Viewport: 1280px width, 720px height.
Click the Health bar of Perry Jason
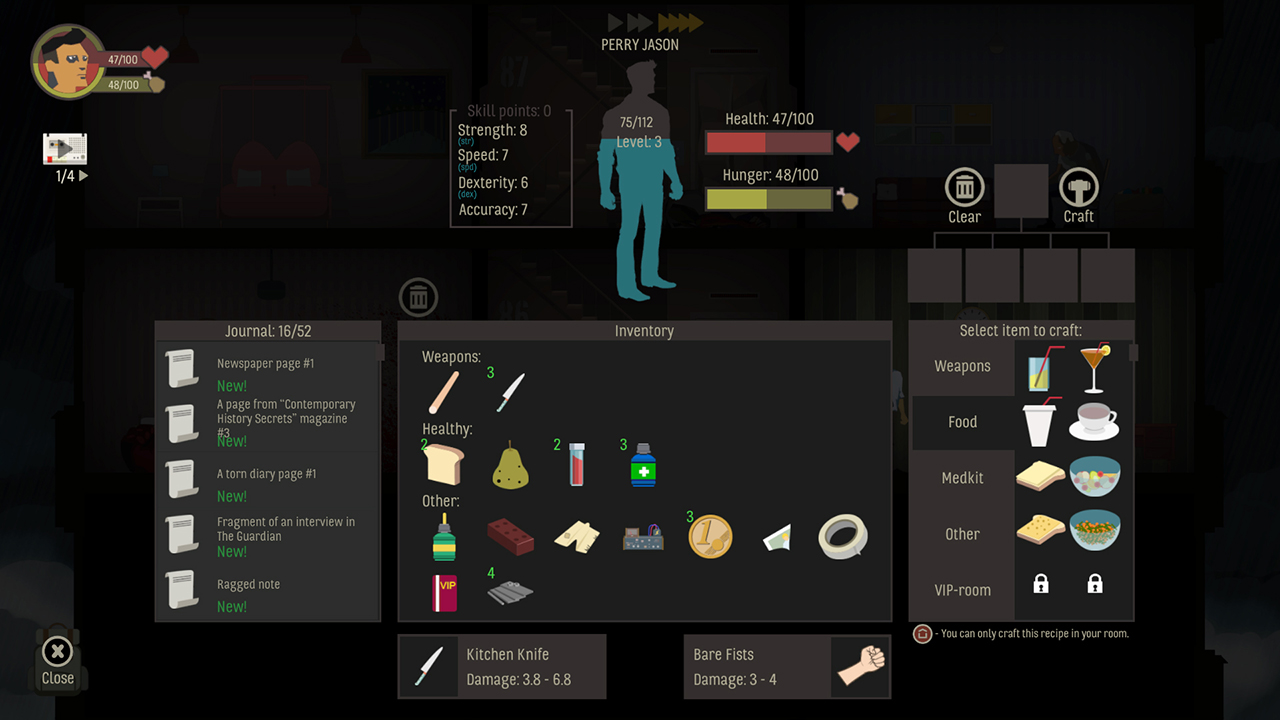(768, 142)
